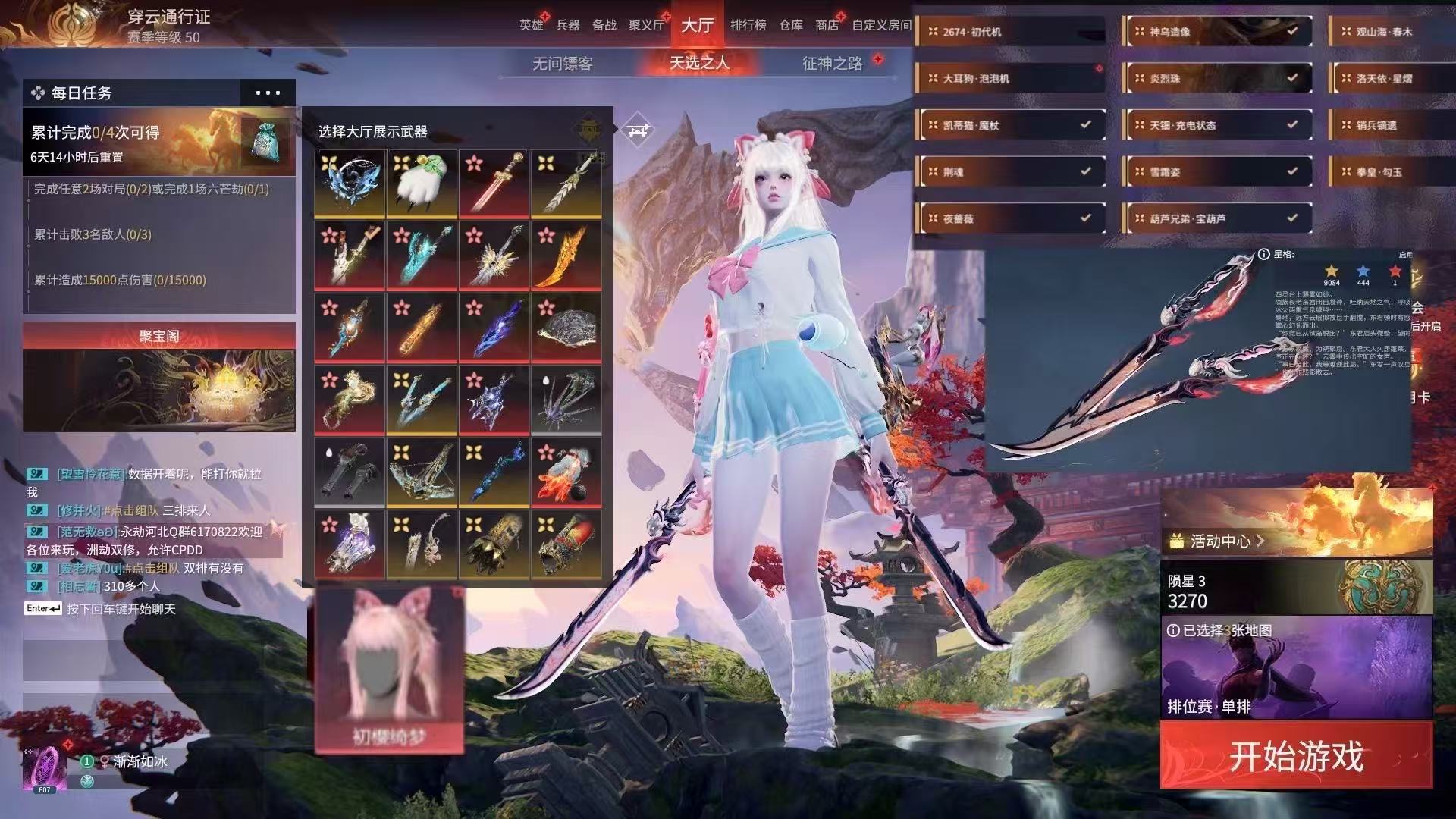Open the 兵器 weapons menu
This screenshot has width=1456, height=819.
click(567, 25)
